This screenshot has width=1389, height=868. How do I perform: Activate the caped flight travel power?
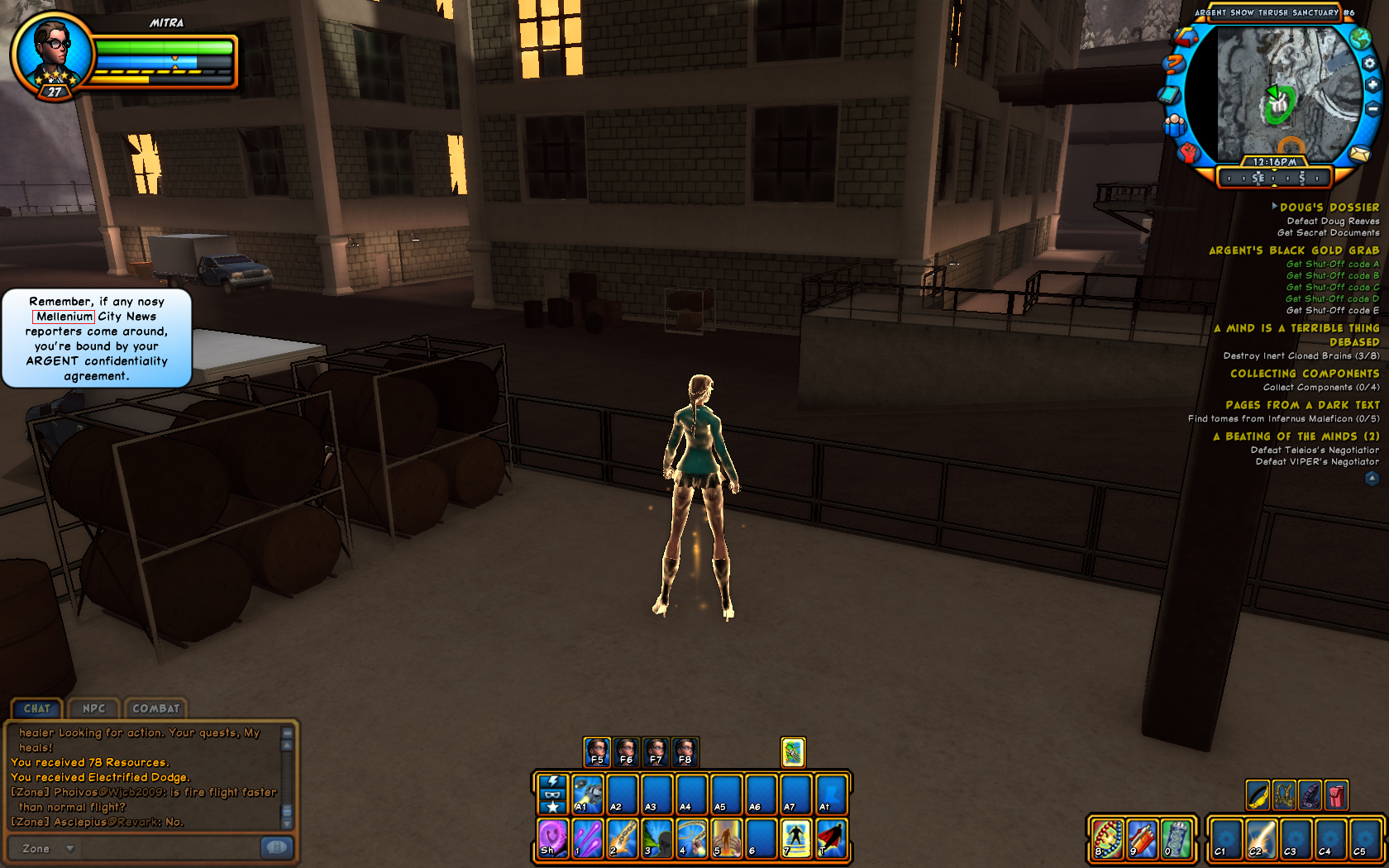click(831, 837)
